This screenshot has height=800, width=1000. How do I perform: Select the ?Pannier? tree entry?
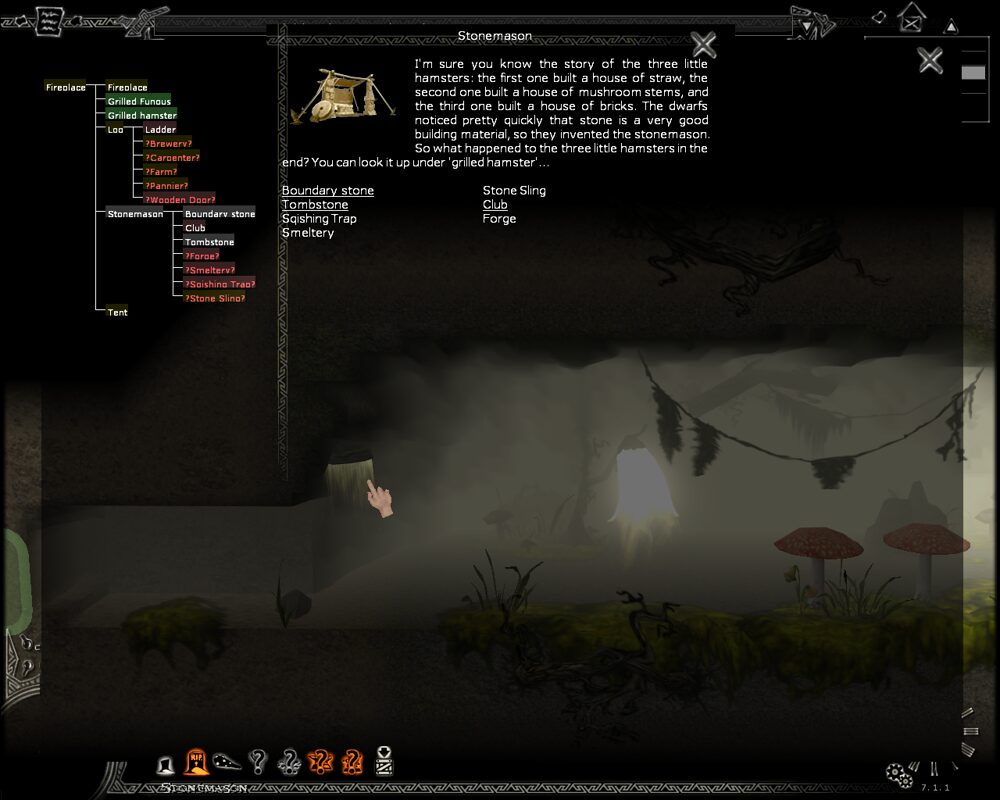pos(166,186)
